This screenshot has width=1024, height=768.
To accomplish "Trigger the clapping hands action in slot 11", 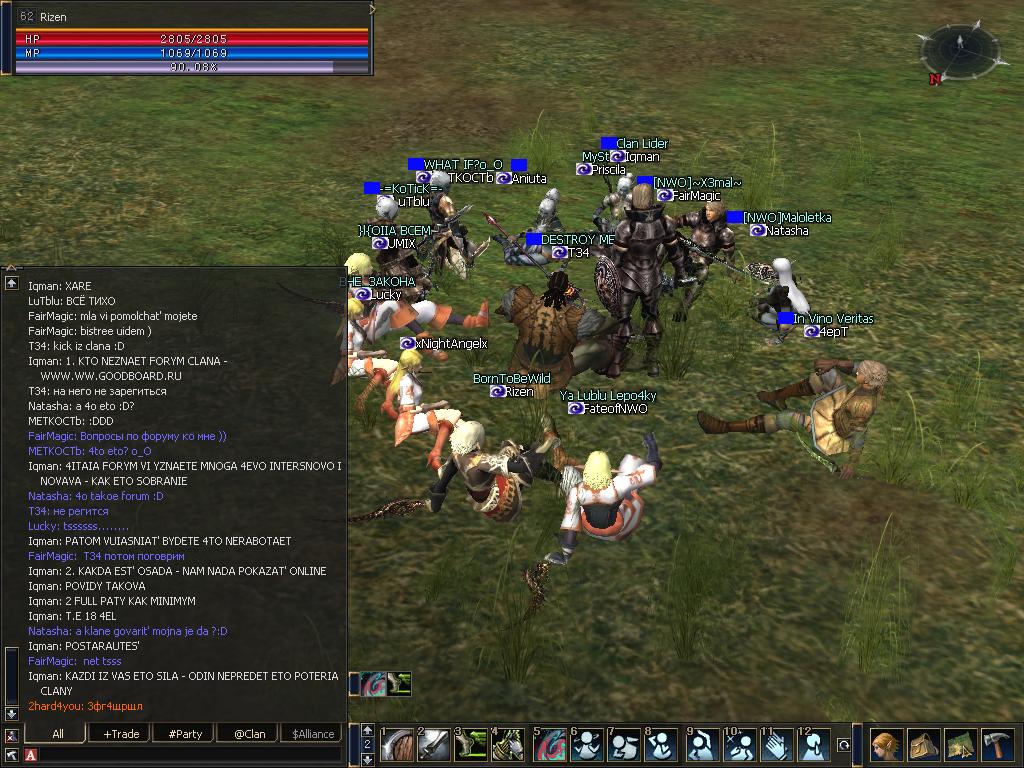I will point(776,745).
